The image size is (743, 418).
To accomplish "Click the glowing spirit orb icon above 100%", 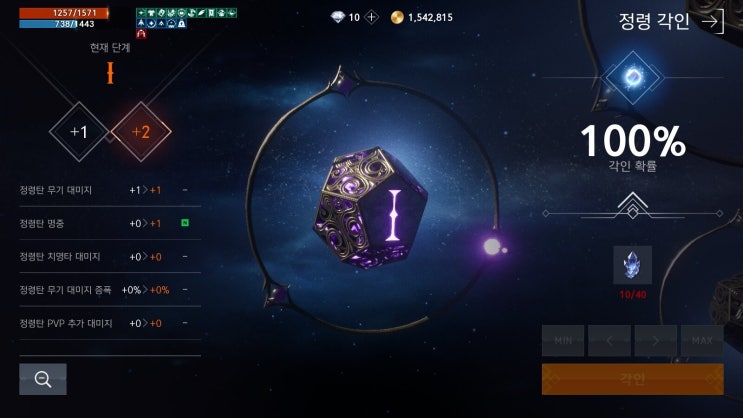I will 632,77.
